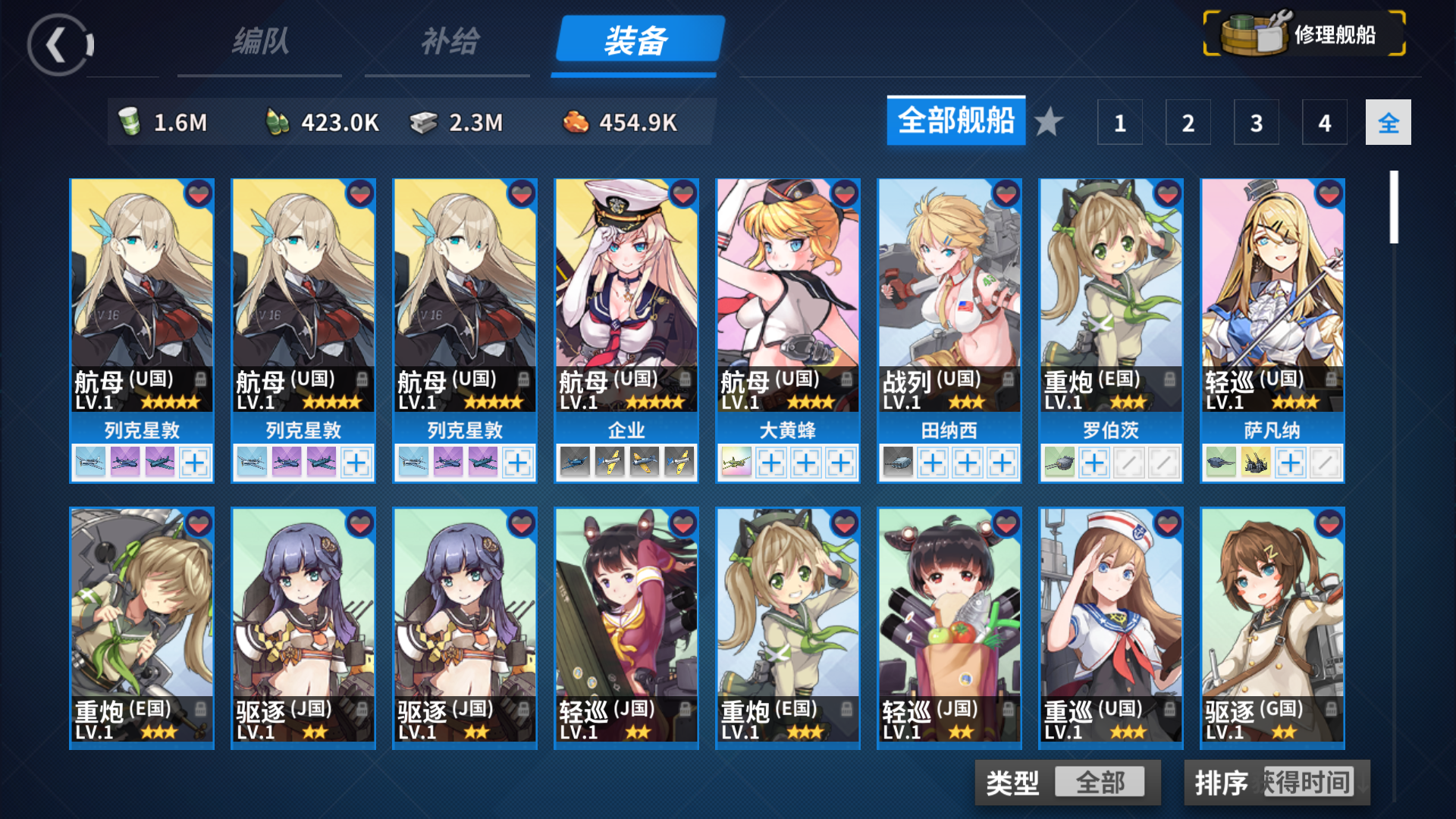1456x819 pixels.
Task: Select the 全 filter button
Action: pyautogui.click(x=1388, y=122)
